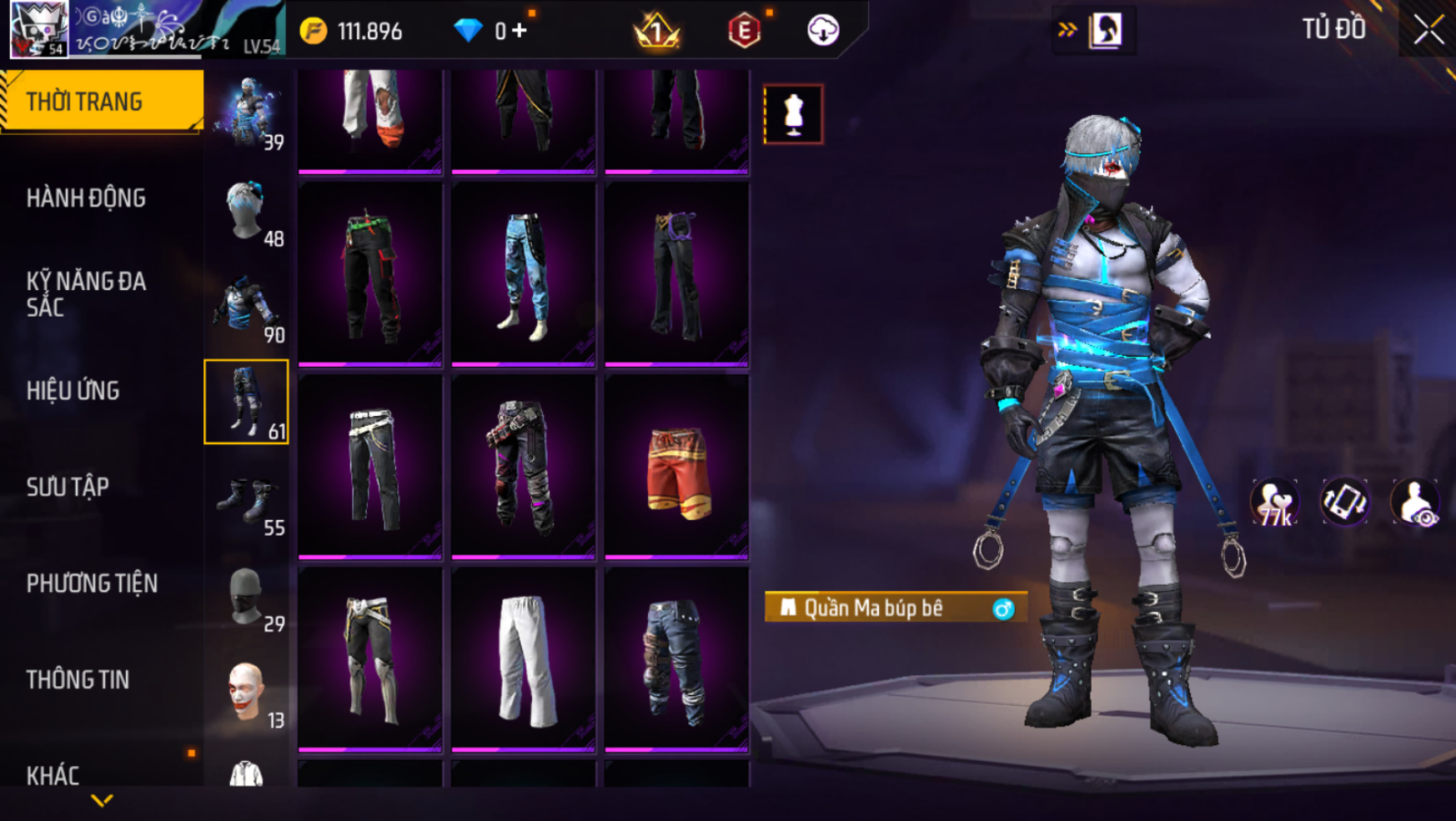Toggle the character rotate phone icon
The width and height of the screenshot is (1456, 821).
coord(1344,503)
